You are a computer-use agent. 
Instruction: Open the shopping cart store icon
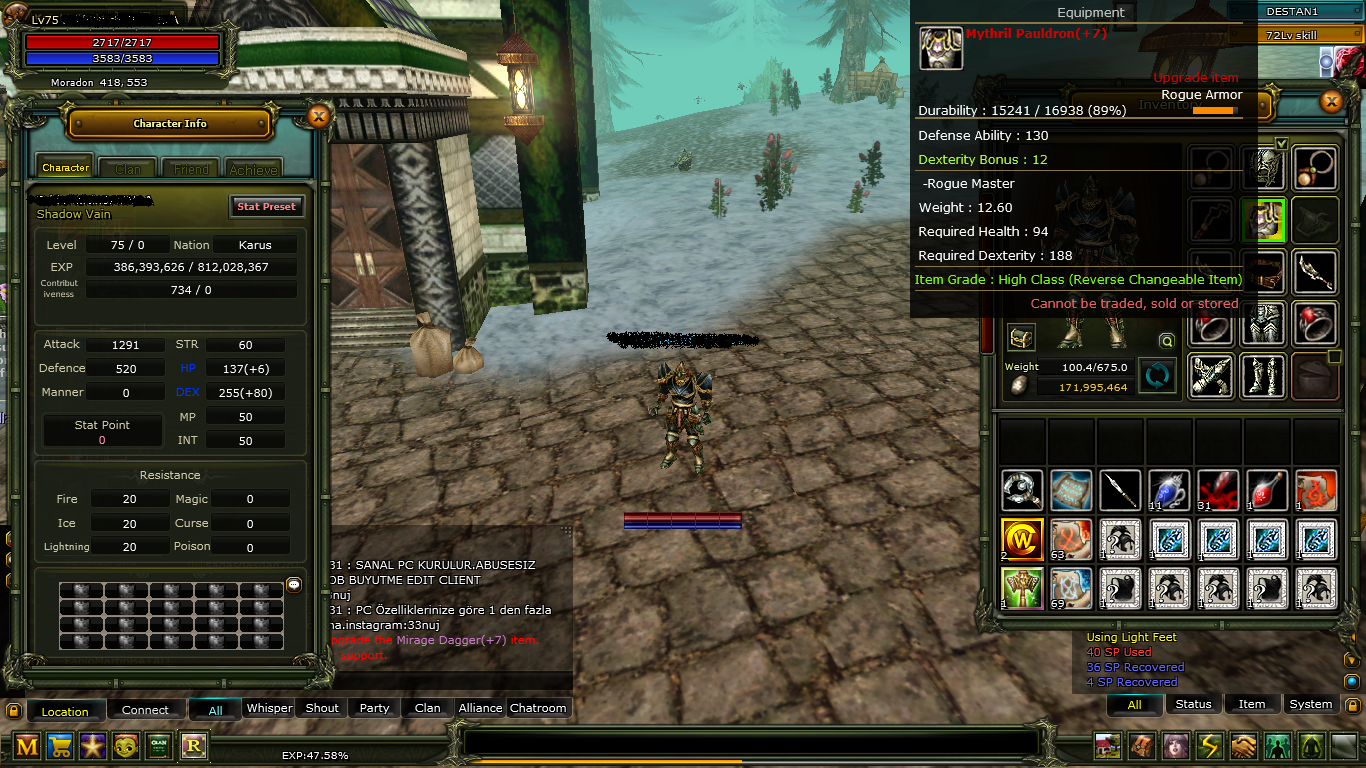point(60,746)
